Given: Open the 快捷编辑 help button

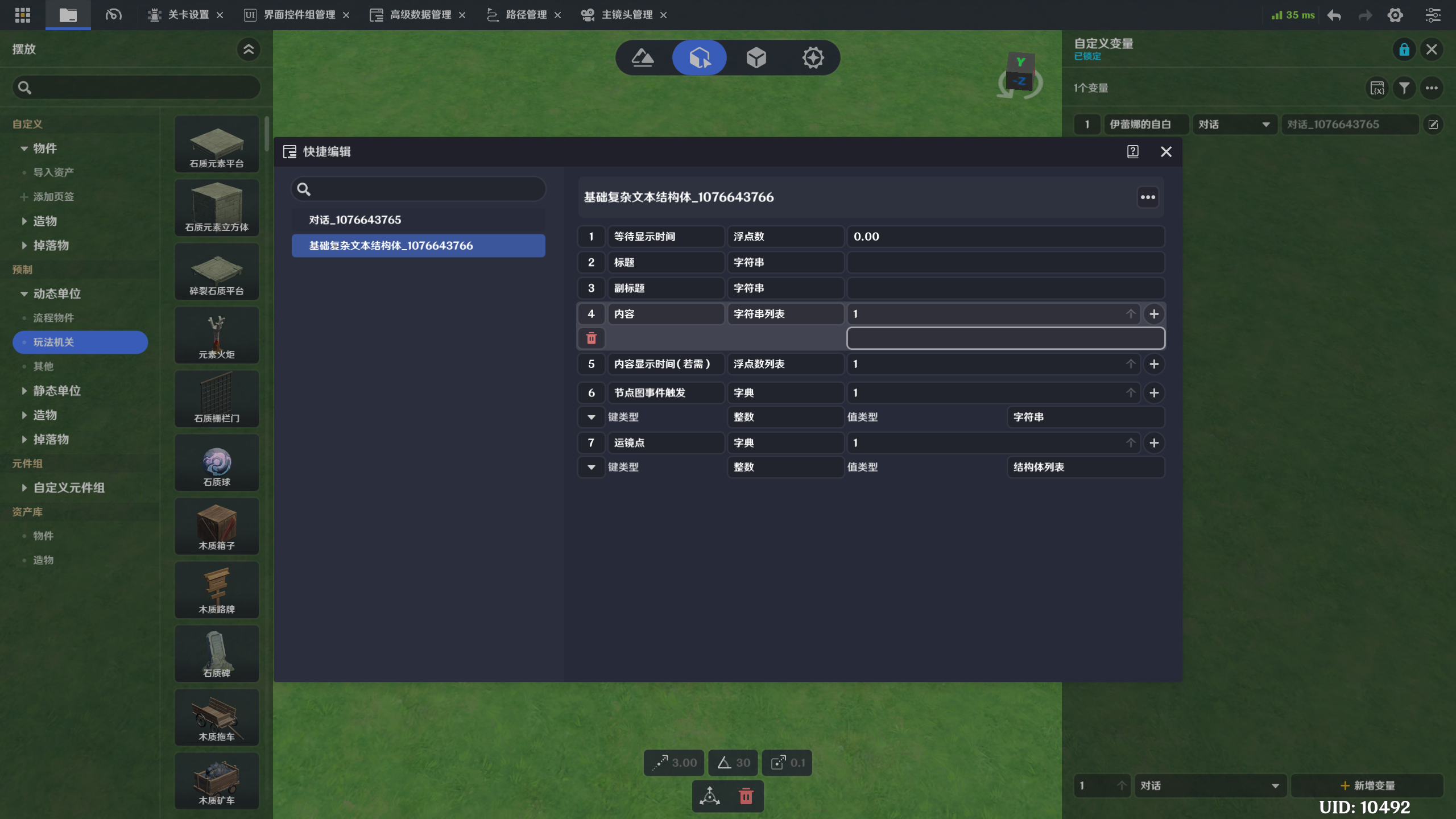Looking at the screenshot, I should click(x=1132, y=151).
